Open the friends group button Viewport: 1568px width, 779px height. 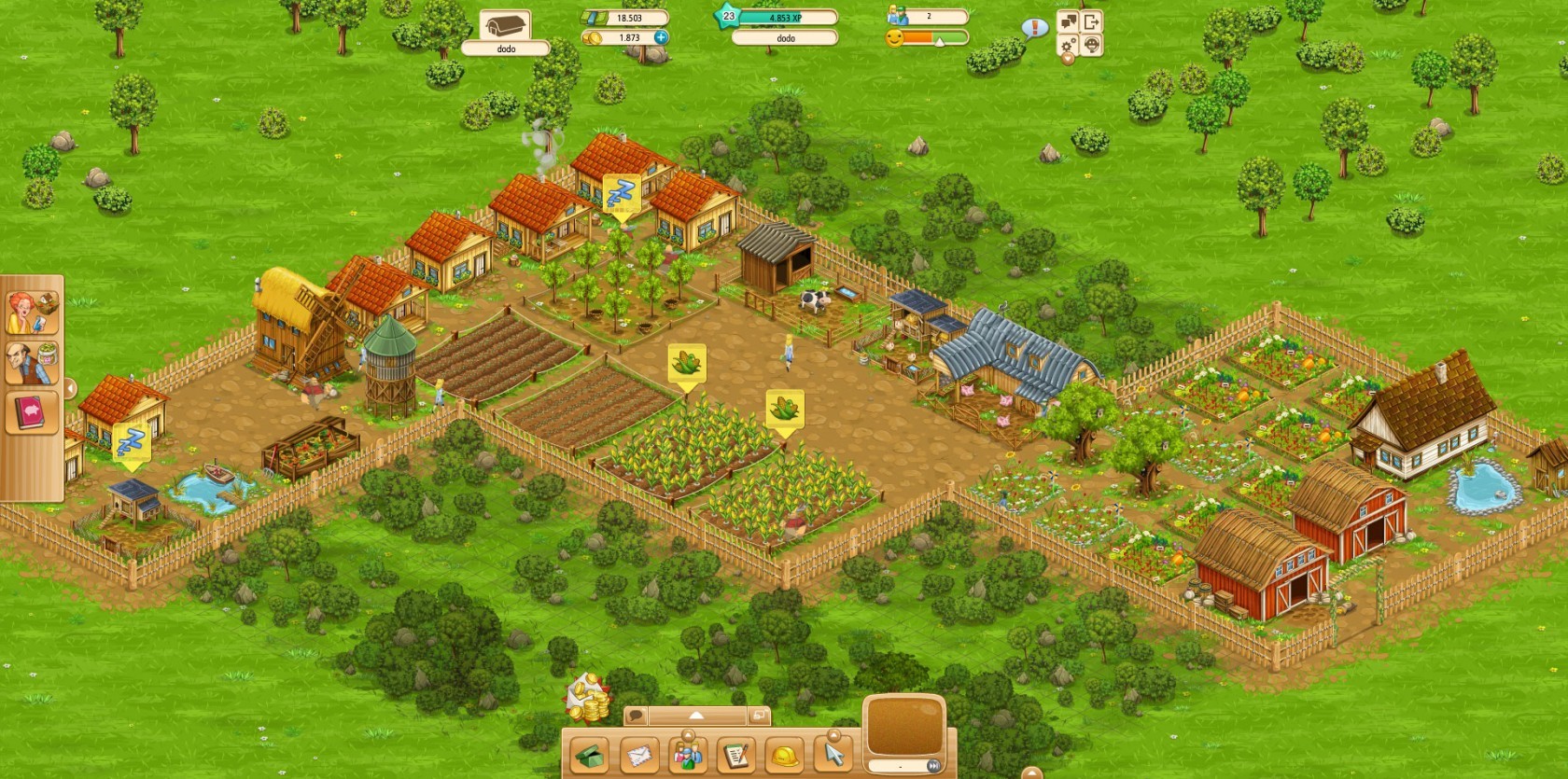click(688, 755)
